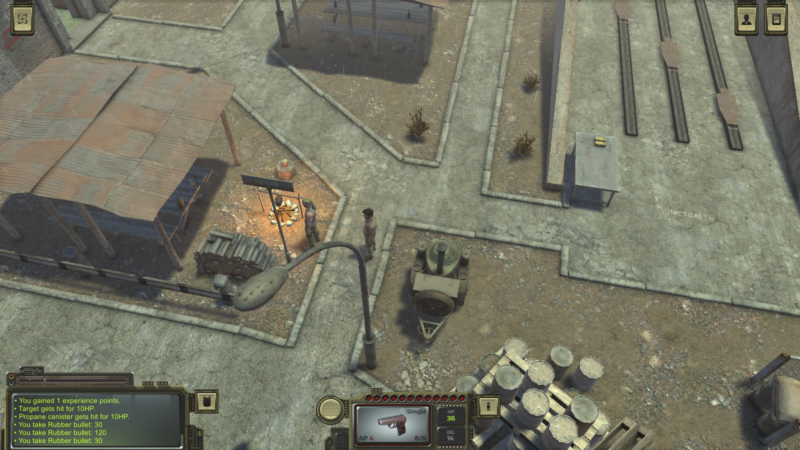
Task: Click the square button right of the HP panel
Action: coord(487,406)
